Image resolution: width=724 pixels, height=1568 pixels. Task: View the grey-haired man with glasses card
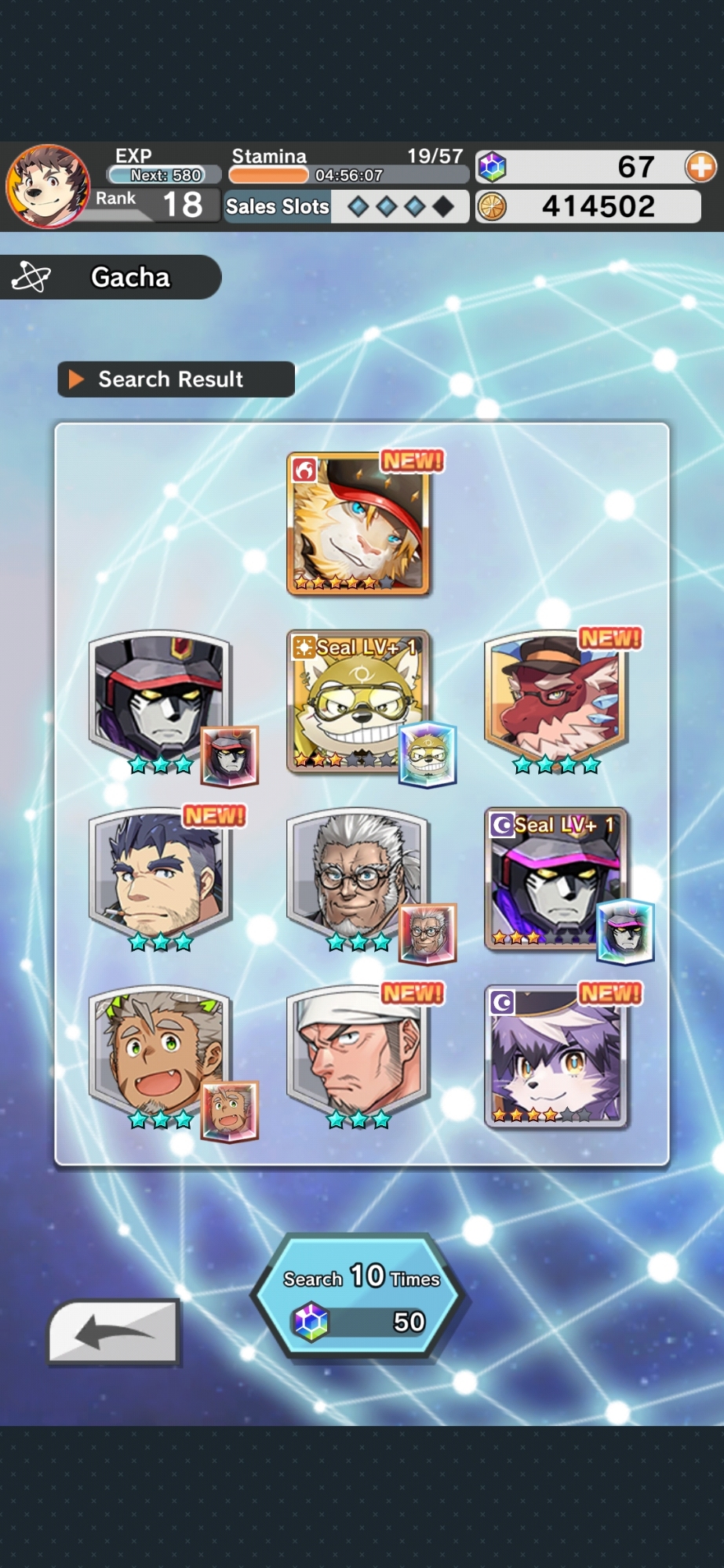(358, 878)
